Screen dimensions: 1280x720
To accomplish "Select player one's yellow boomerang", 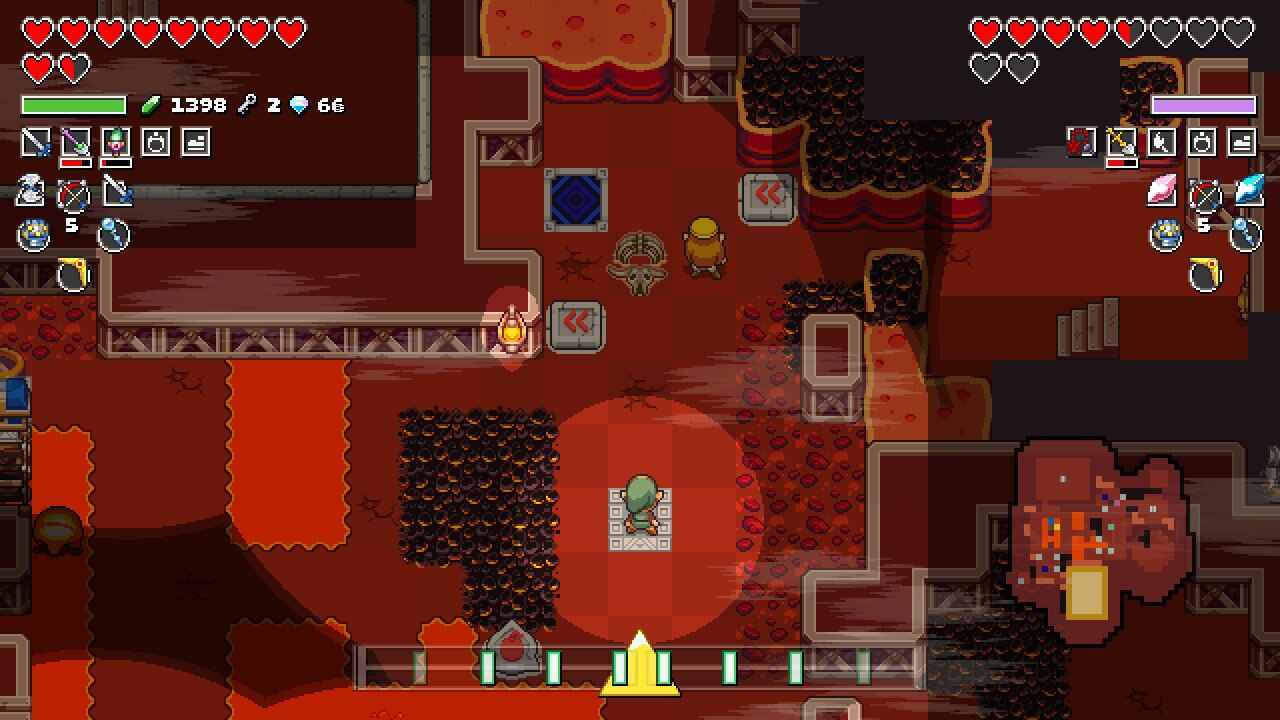I will [x=73, y=275].
